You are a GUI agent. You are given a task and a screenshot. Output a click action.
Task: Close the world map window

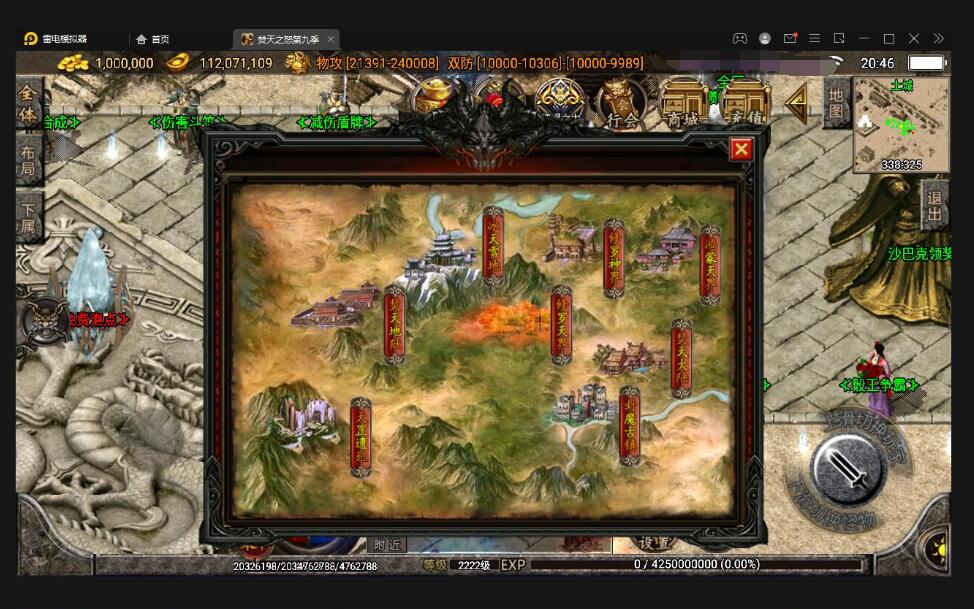point(741,150)
